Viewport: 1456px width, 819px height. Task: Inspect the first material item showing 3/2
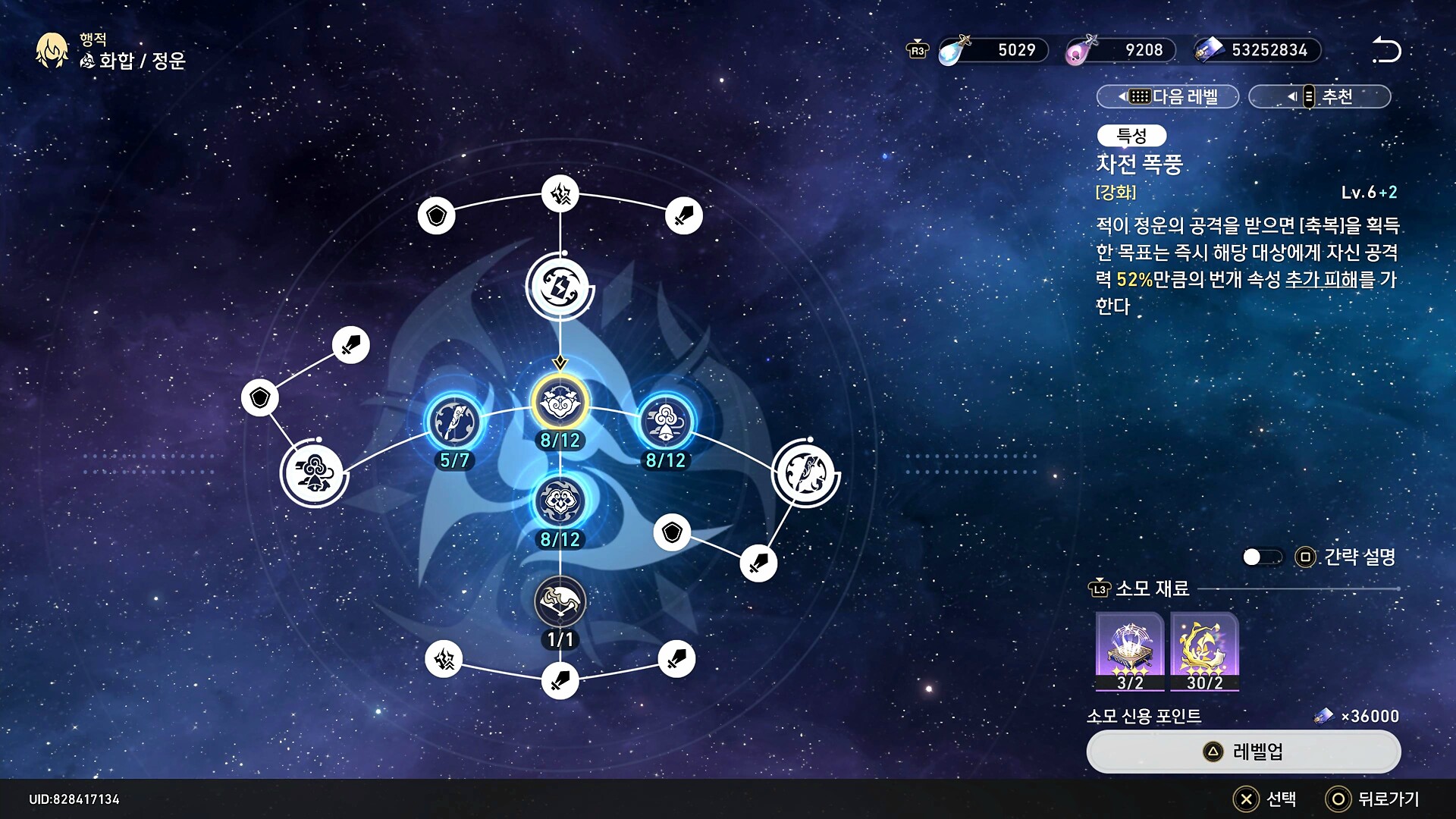click(x=1129, y=651)
